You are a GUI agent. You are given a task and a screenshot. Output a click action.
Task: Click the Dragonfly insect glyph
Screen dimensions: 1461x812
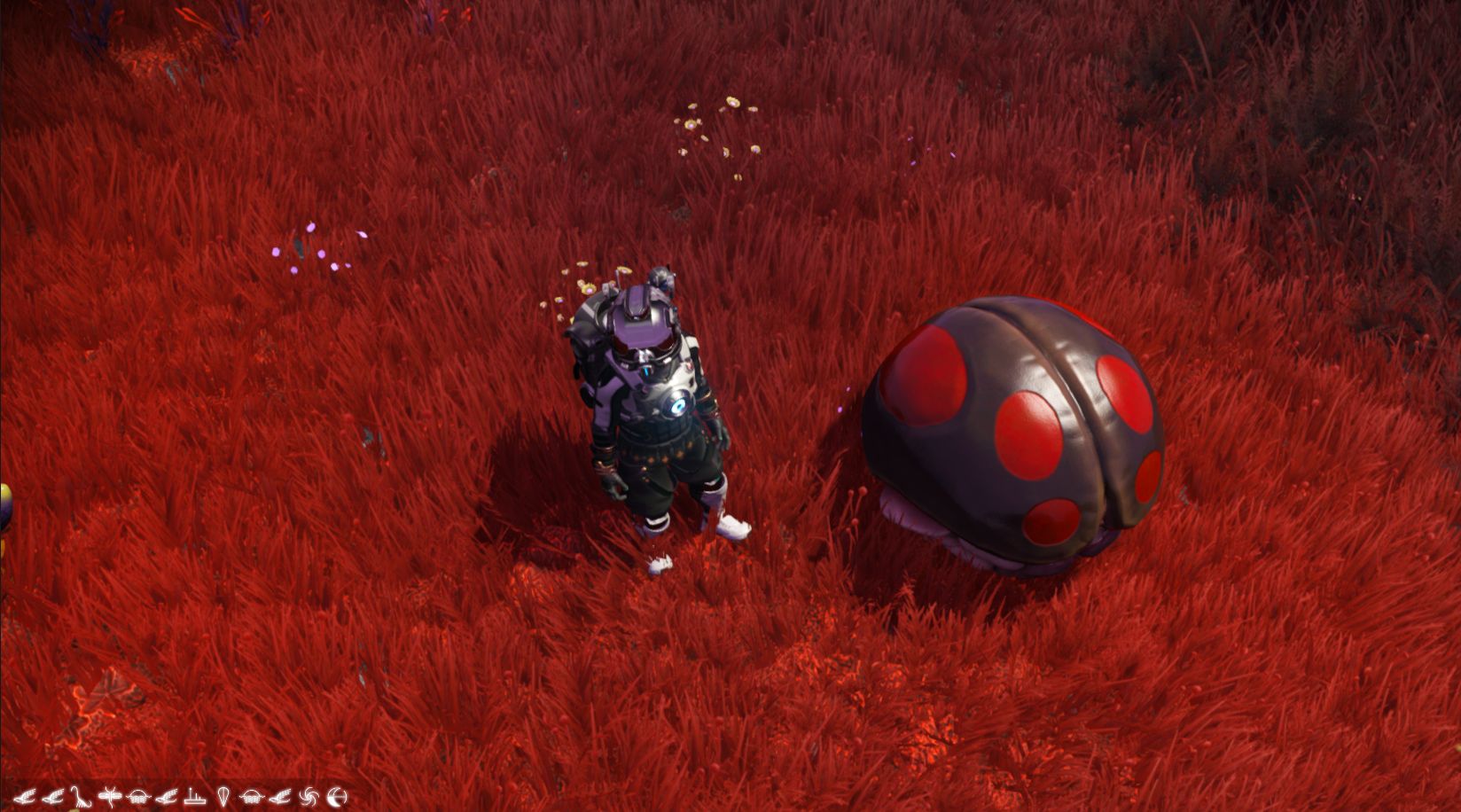(110, 796)
